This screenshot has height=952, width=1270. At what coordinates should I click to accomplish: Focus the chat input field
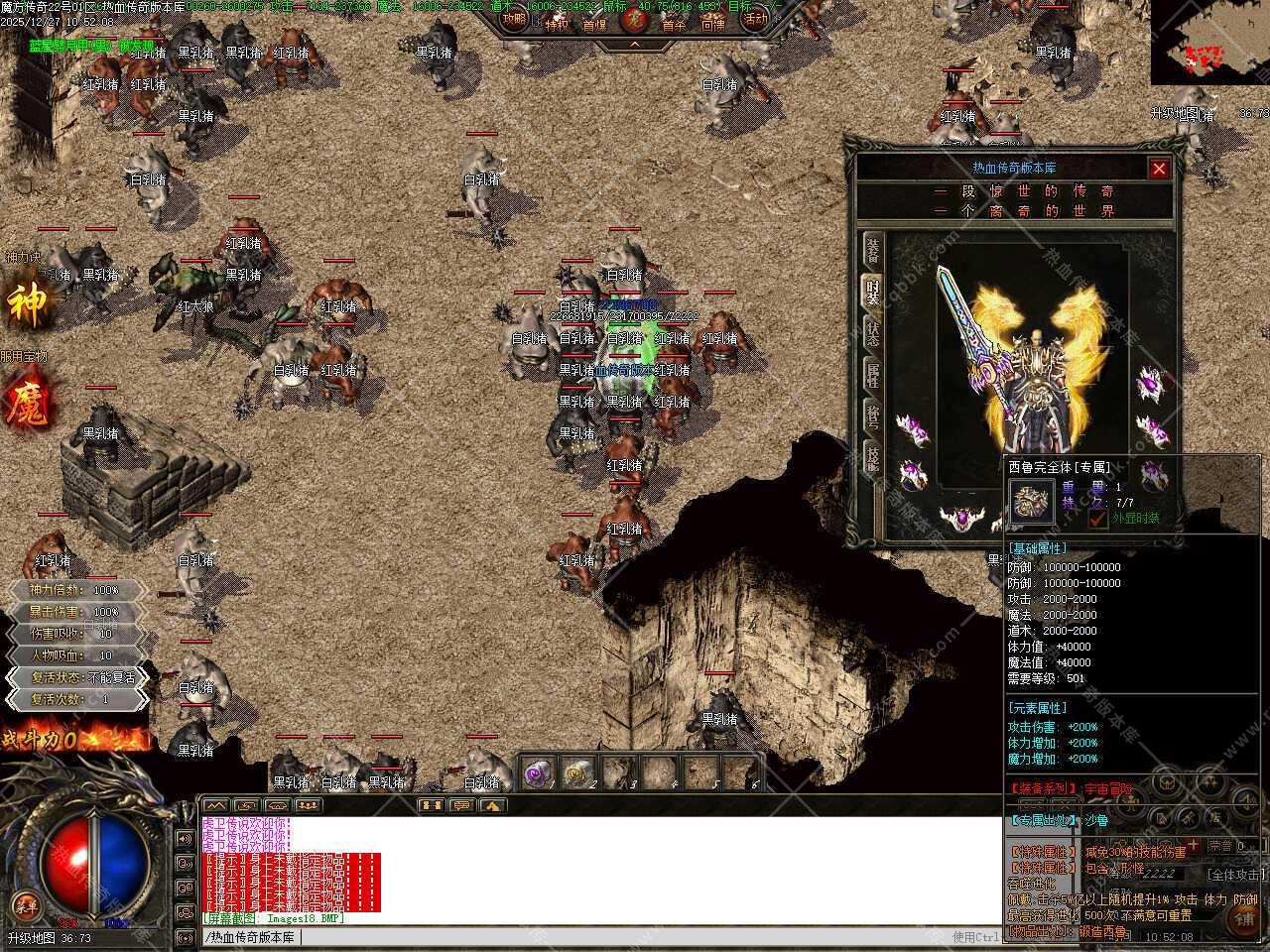click(595, 937)
